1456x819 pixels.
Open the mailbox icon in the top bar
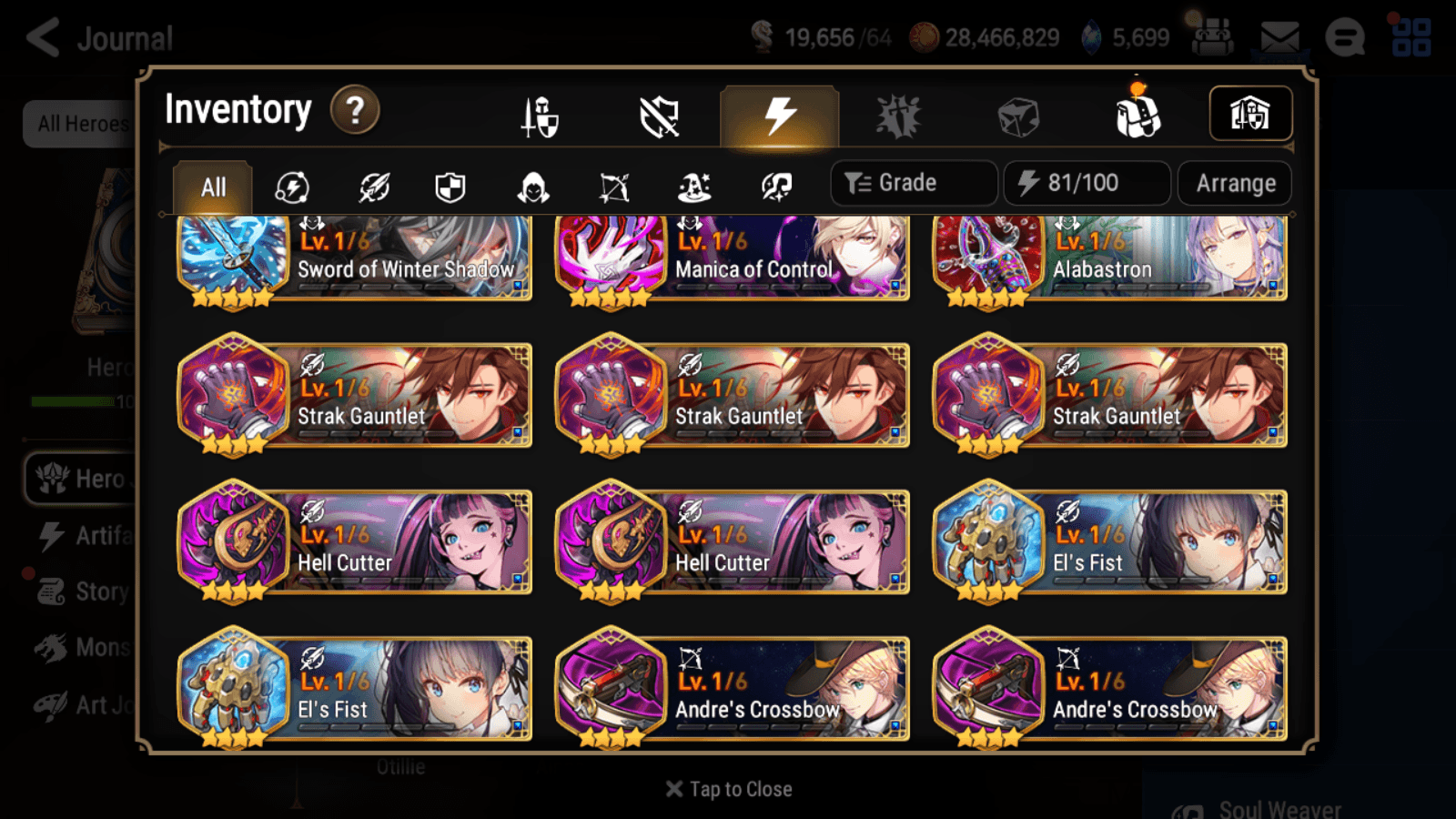[x=1279, y=36]
